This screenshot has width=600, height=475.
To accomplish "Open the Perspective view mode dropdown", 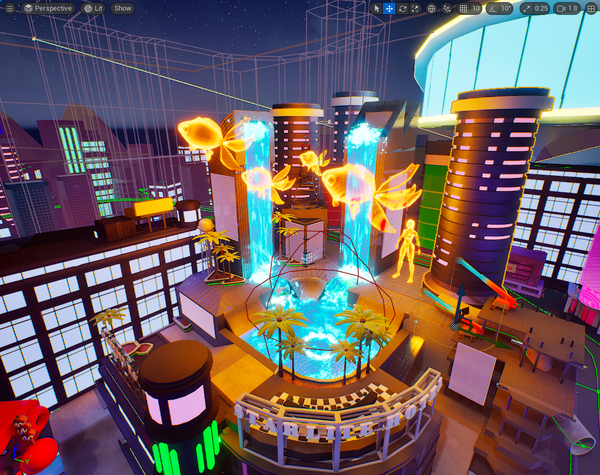I will [47, 8].
